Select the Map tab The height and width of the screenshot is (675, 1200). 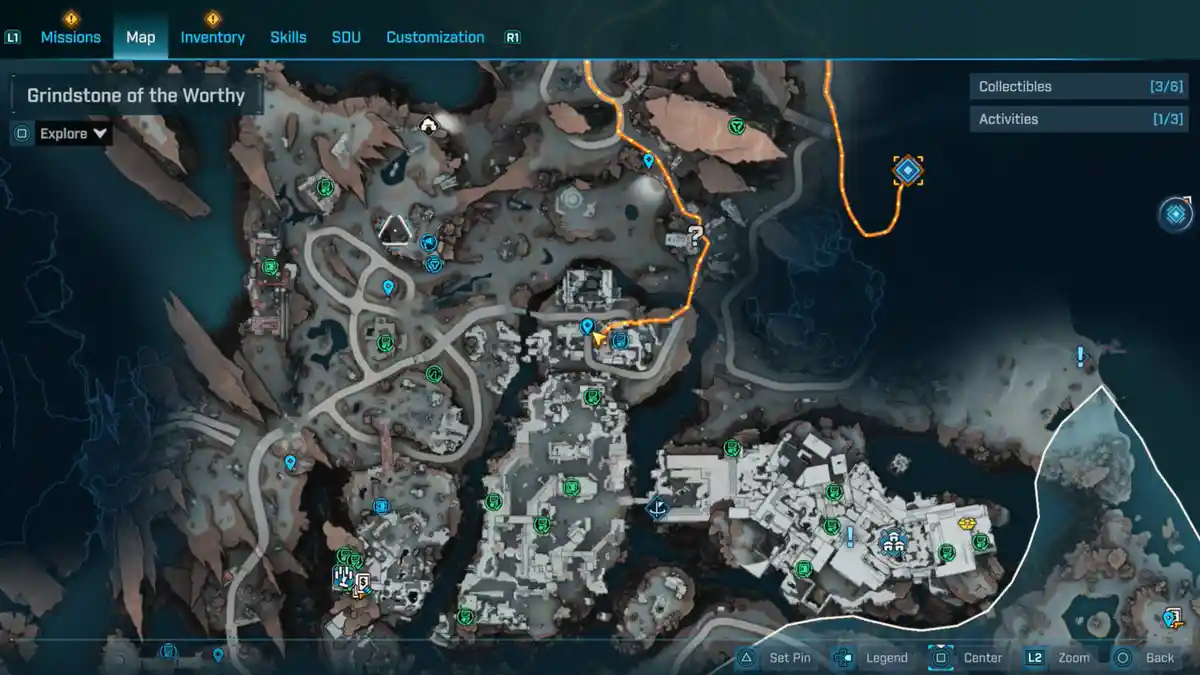[x=140, y=37]
